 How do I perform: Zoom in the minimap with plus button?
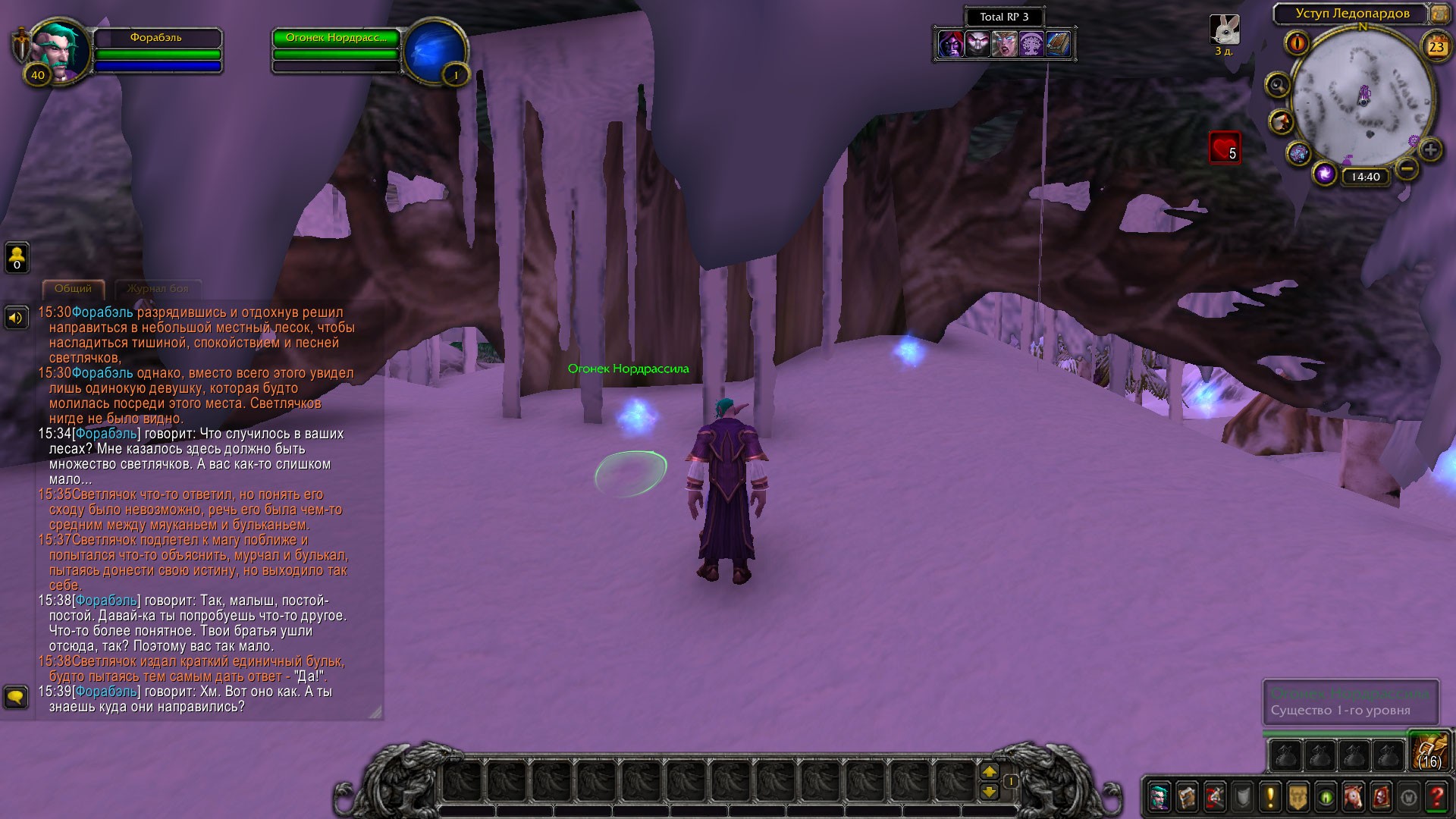point(1430,149)
